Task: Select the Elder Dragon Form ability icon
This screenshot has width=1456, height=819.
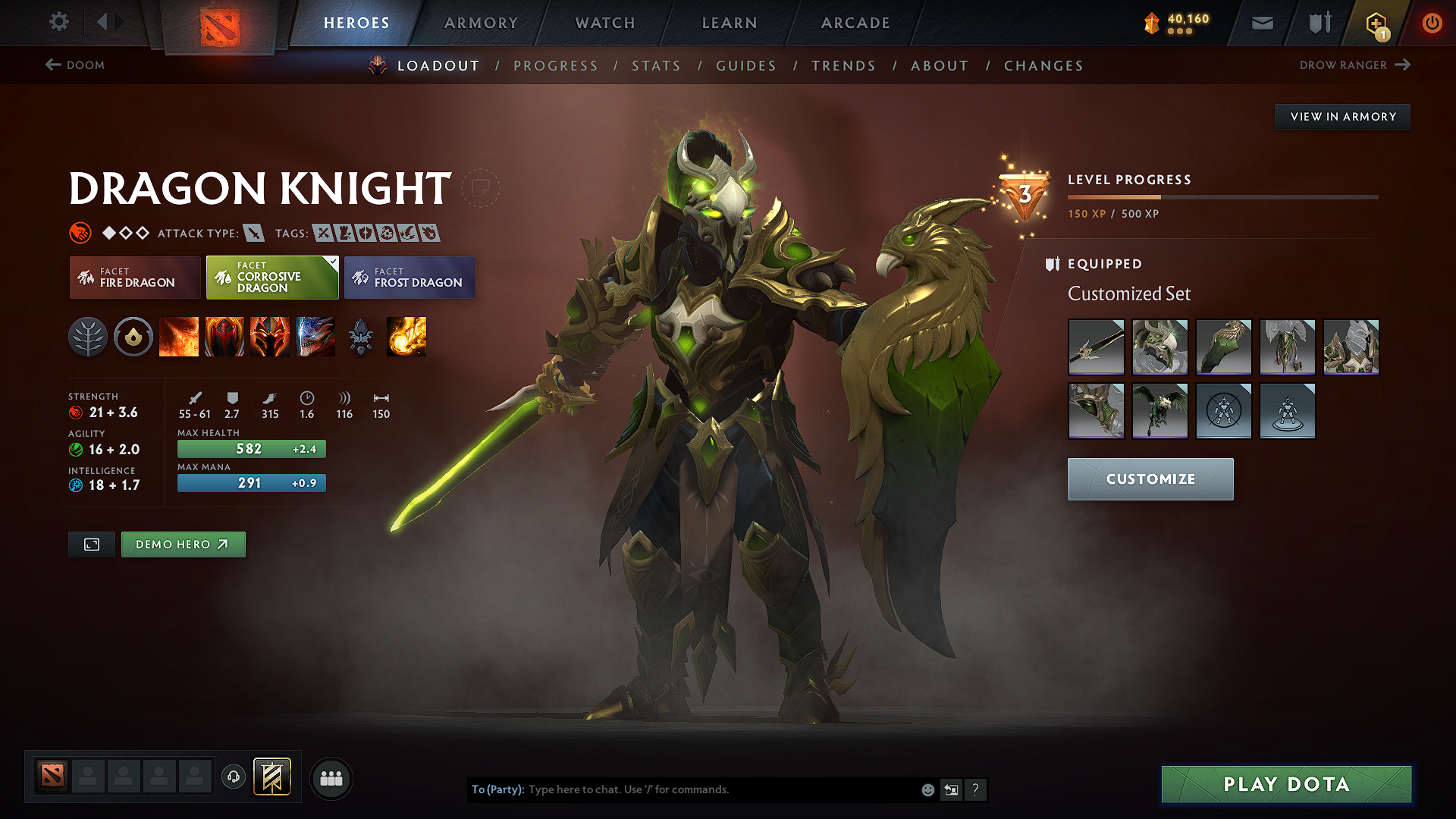Action: tap(315, 337)
